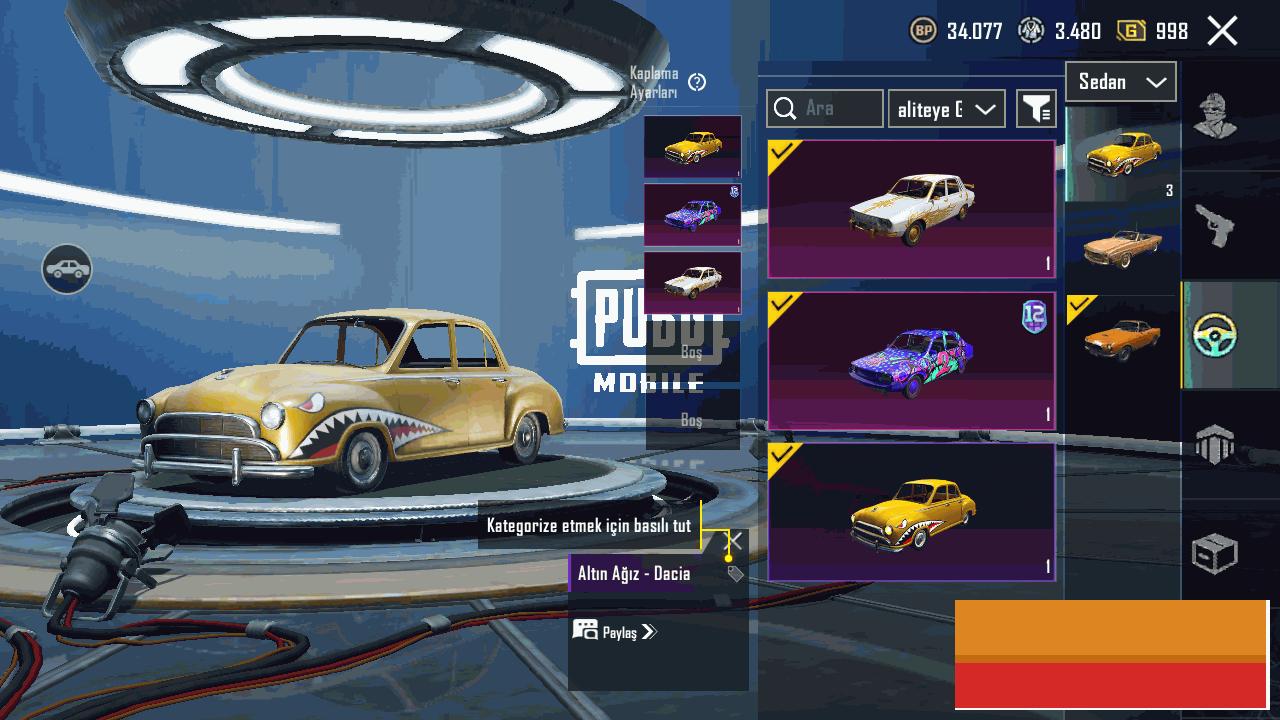
Task: Choose the purple graffiti Dacia skin card
Action: click(x=911, y=361)
